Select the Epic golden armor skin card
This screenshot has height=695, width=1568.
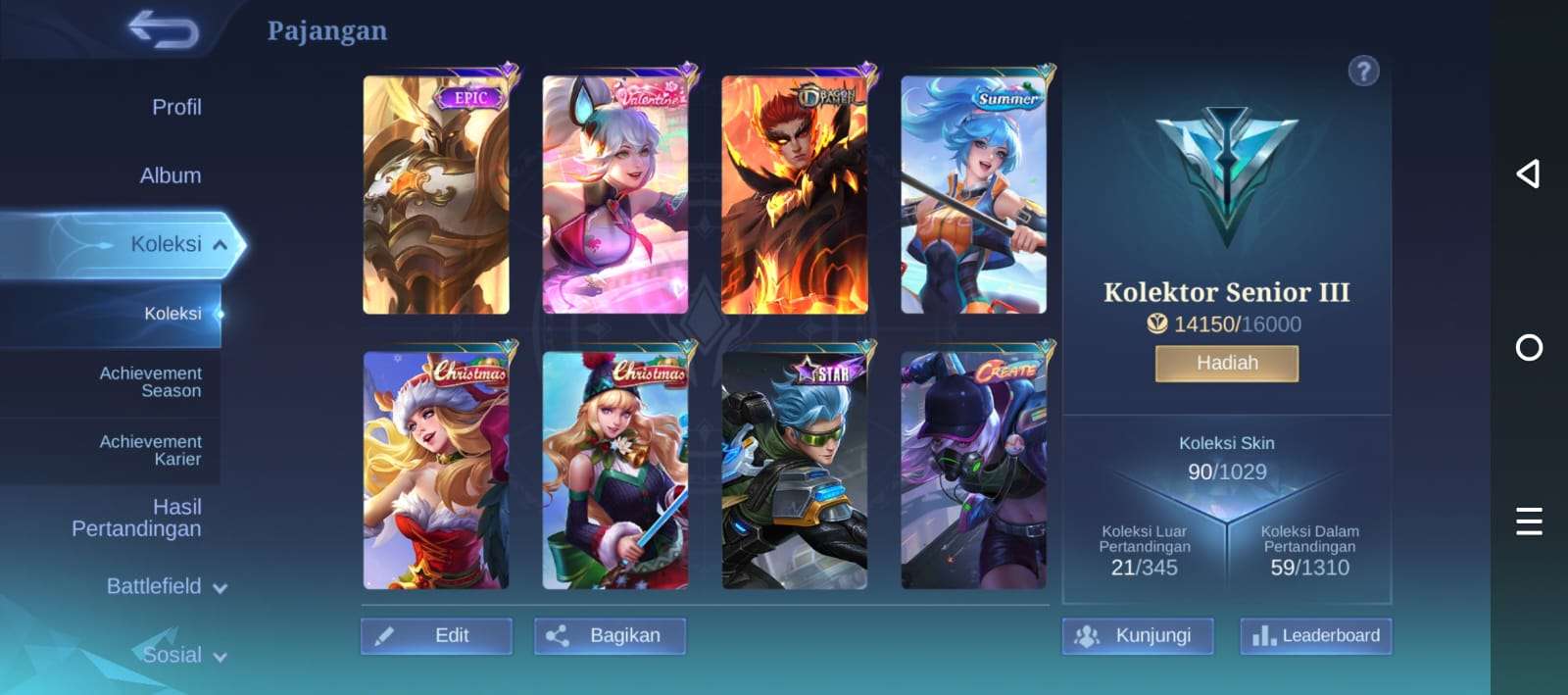coord(436,195)
